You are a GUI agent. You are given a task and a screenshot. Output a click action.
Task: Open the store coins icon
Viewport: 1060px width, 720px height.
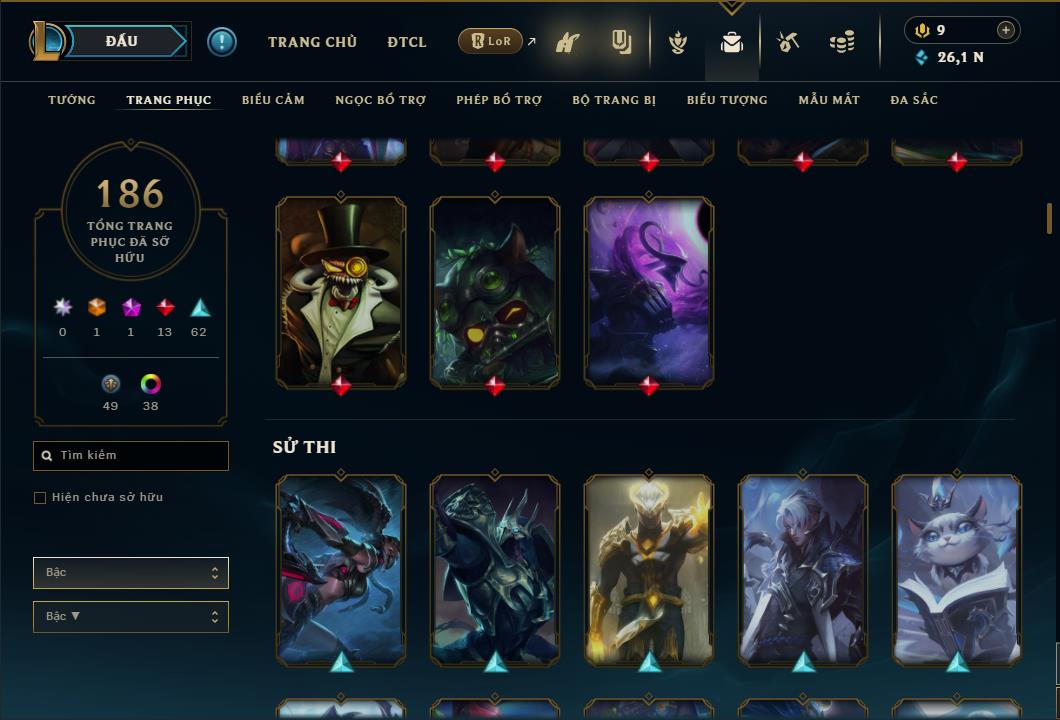point(842,42)
